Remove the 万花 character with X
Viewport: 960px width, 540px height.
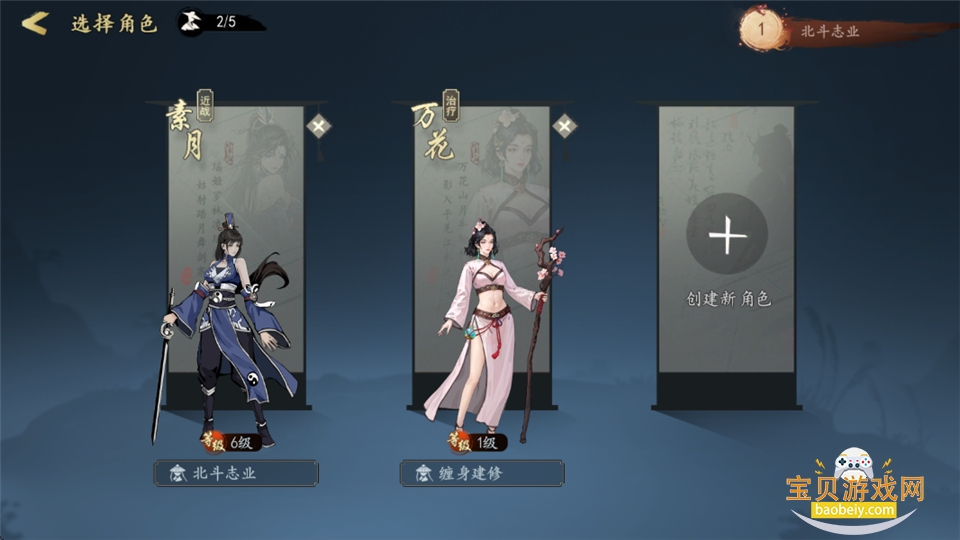pos(565,126)
